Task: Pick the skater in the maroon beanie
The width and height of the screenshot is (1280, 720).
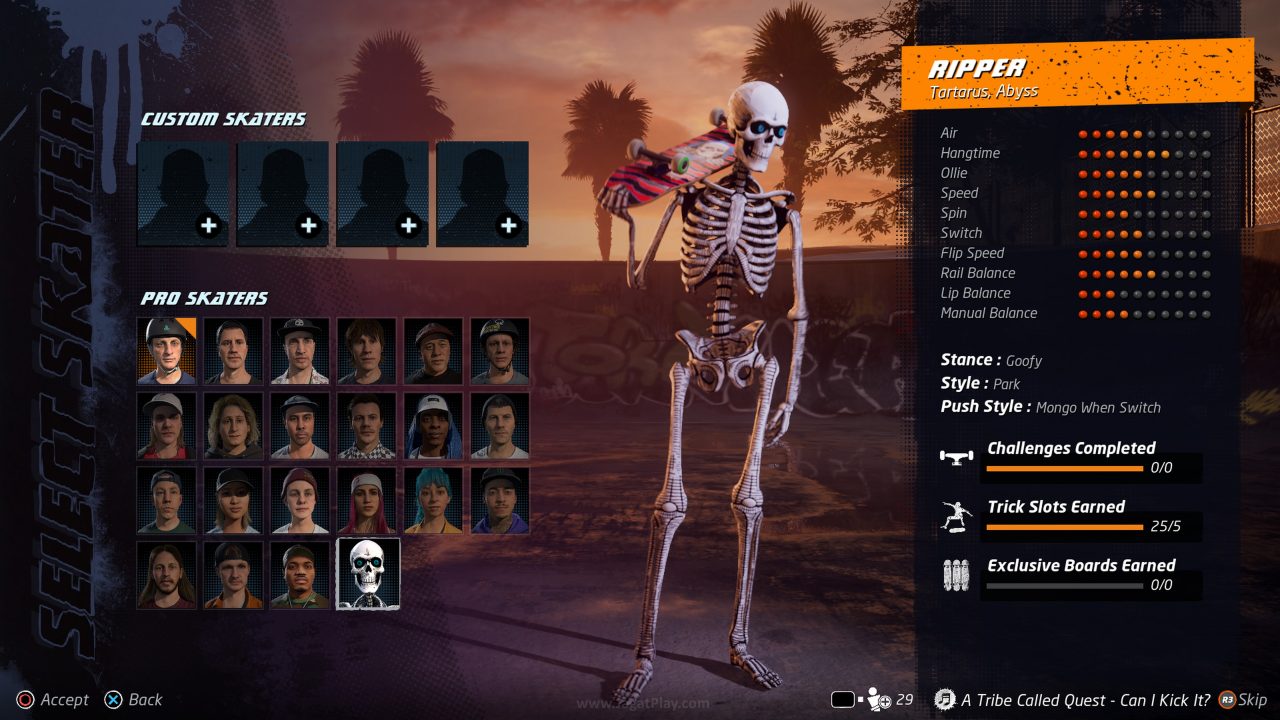Action: (300, 500)
